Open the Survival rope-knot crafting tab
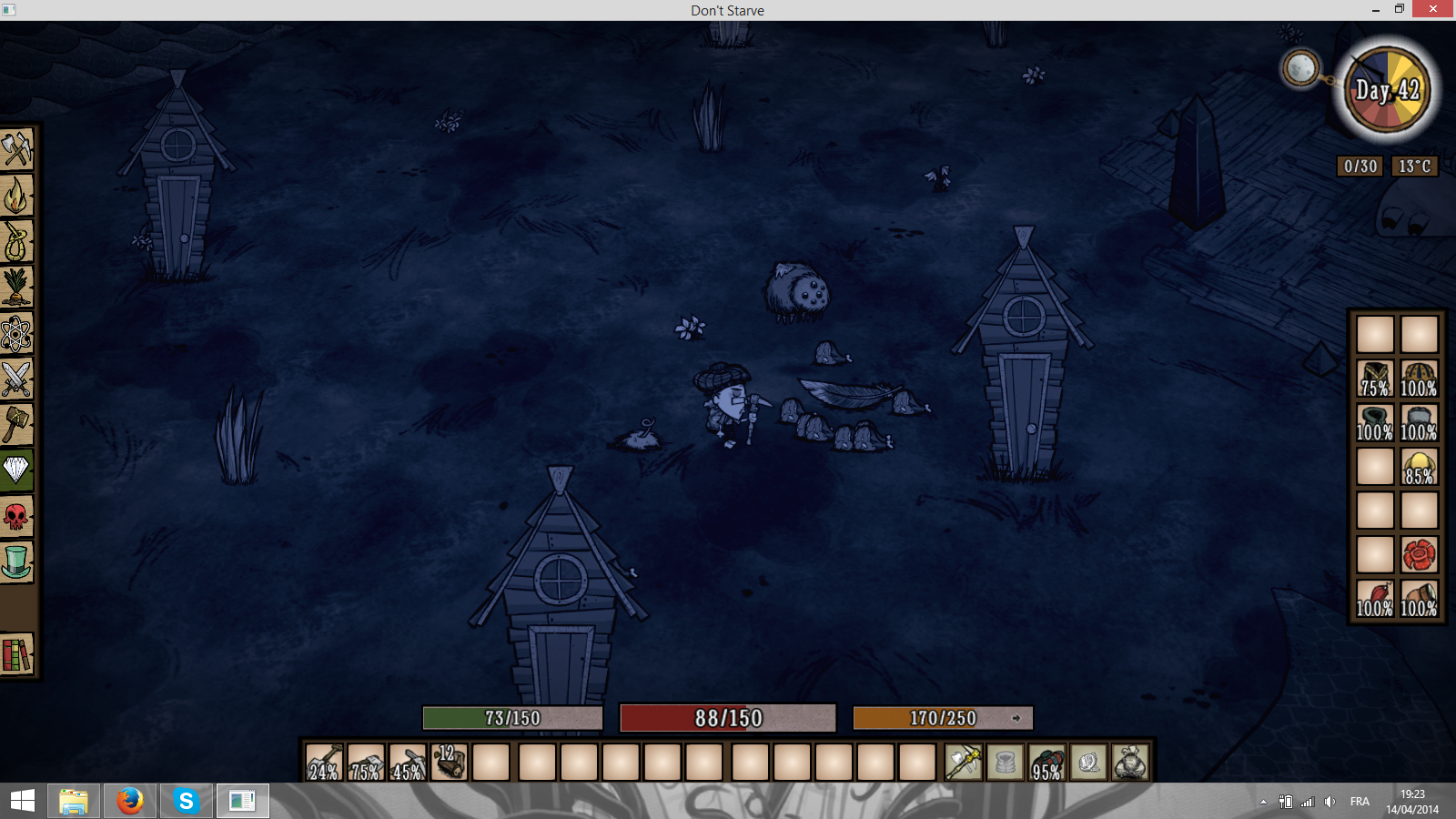This screenshot has height=819, width=1456. pyautogui.click(x=16, y=241)
